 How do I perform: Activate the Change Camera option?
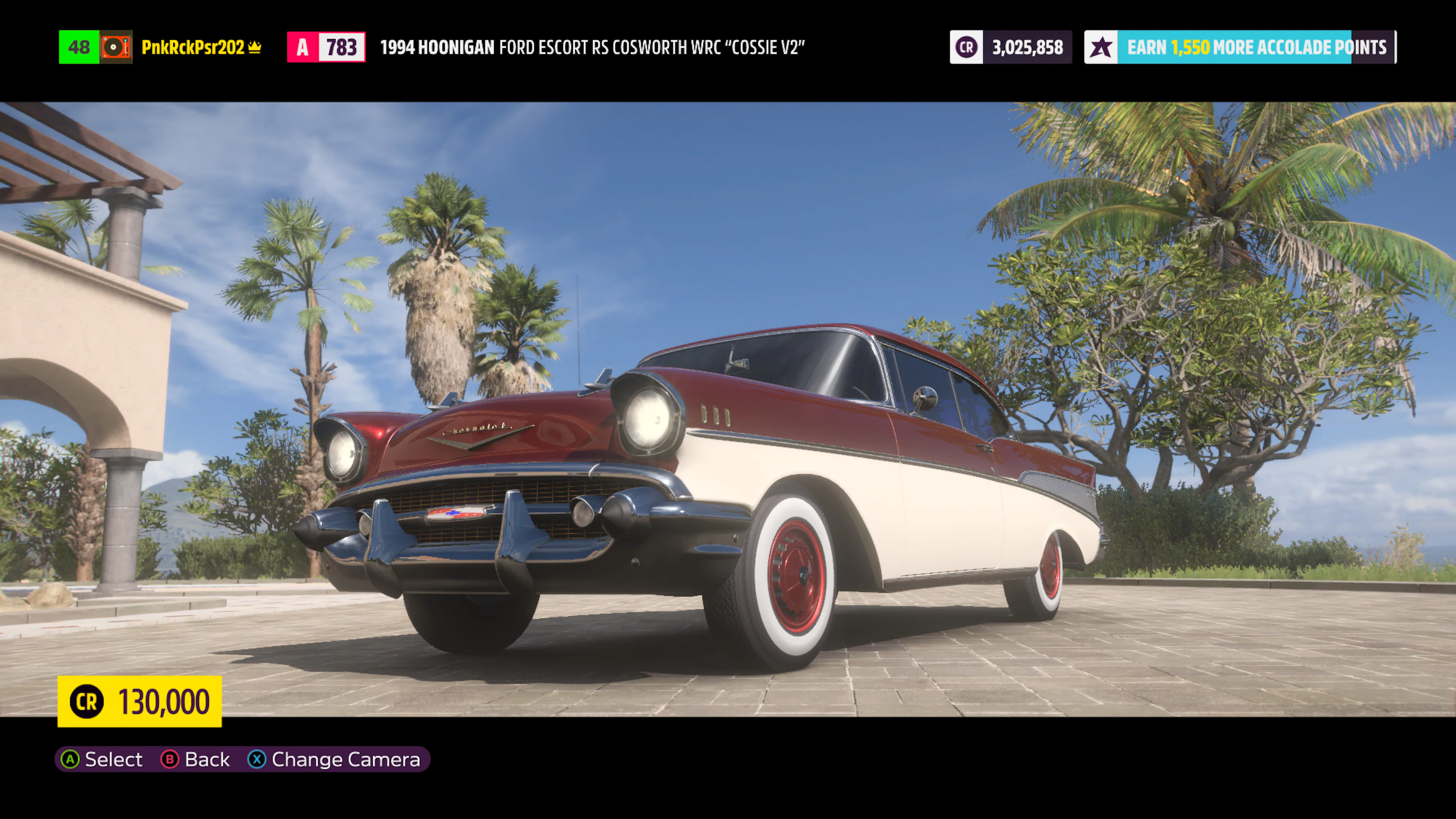pos(334,759)
